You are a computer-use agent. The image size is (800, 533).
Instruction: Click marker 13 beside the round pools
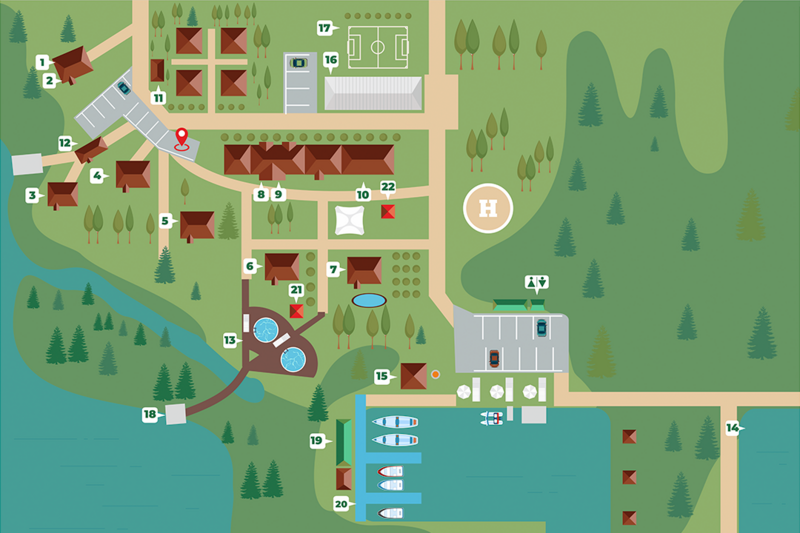coord(231,340)
